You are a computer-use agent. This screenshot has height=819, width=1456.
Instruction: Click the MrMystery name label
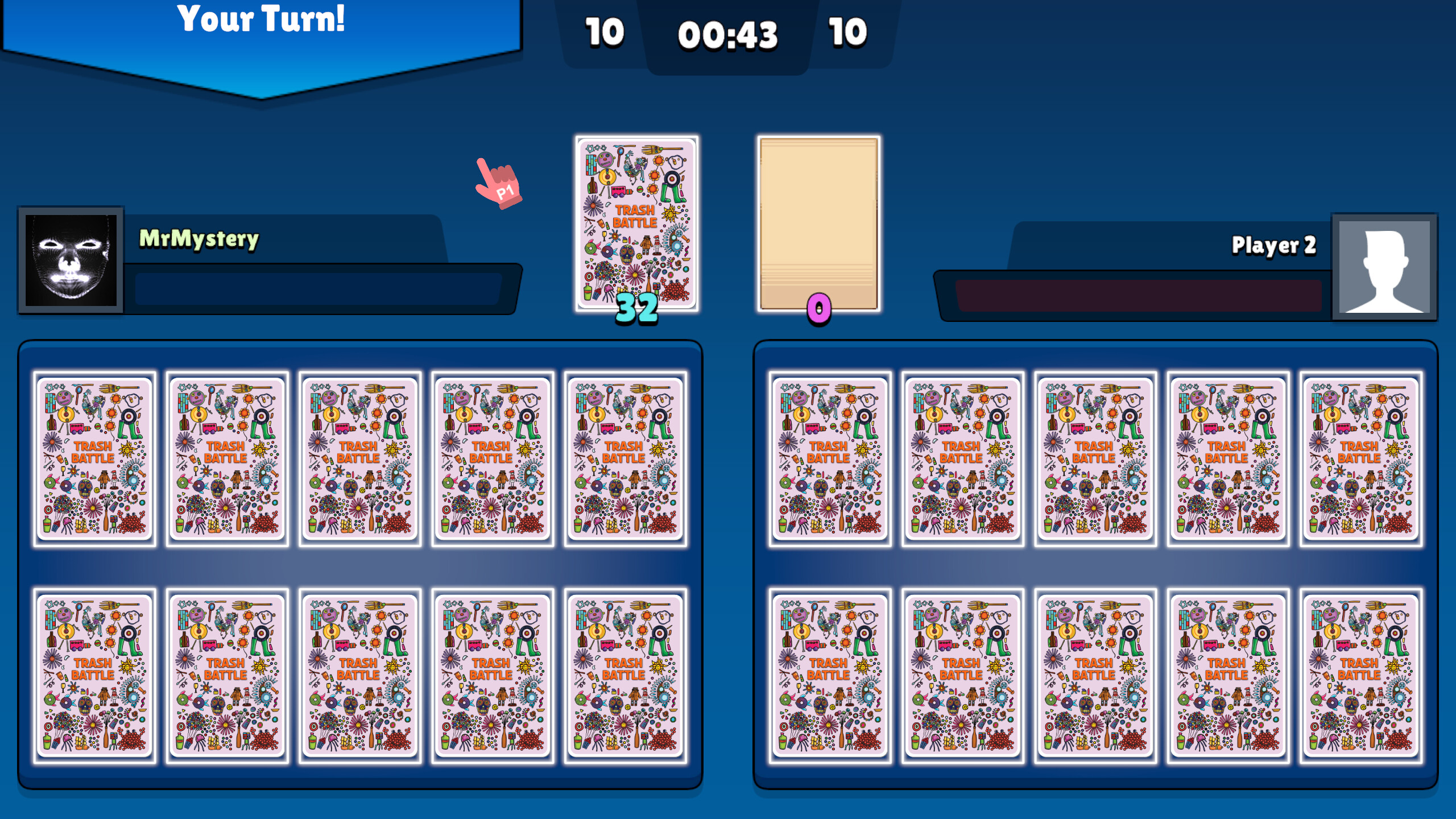click(199, 240)
